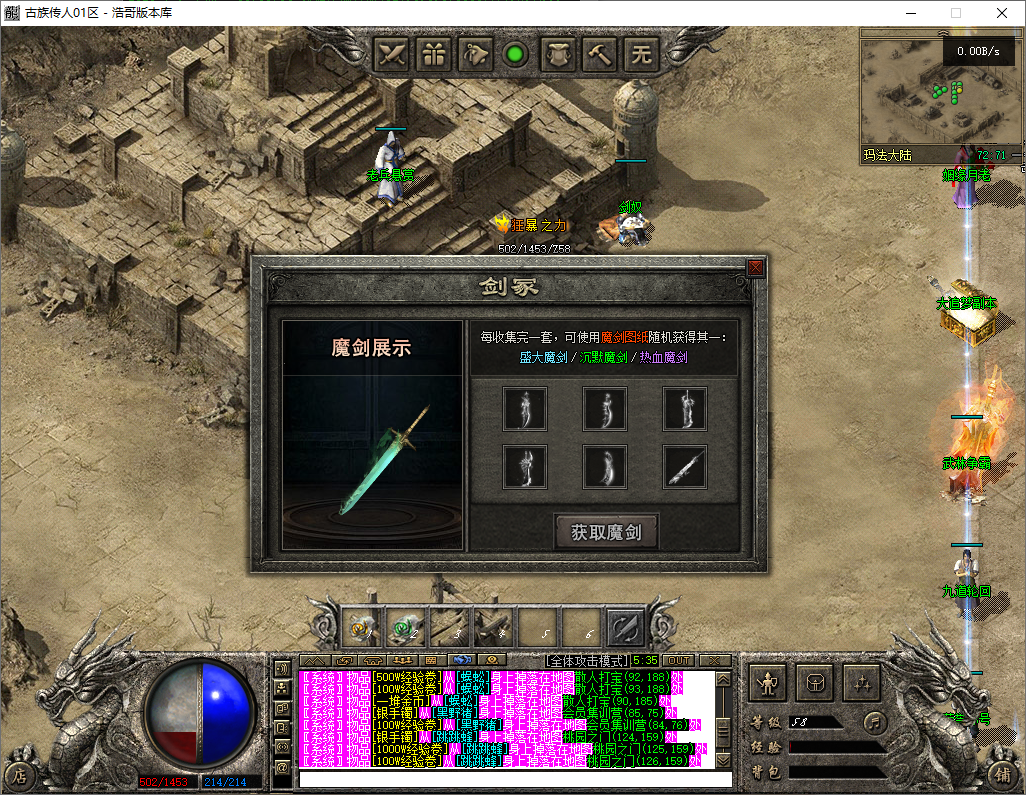Click the OUT button above the chat
Screen dimensions: 1026x795
[x=678, y=660]
